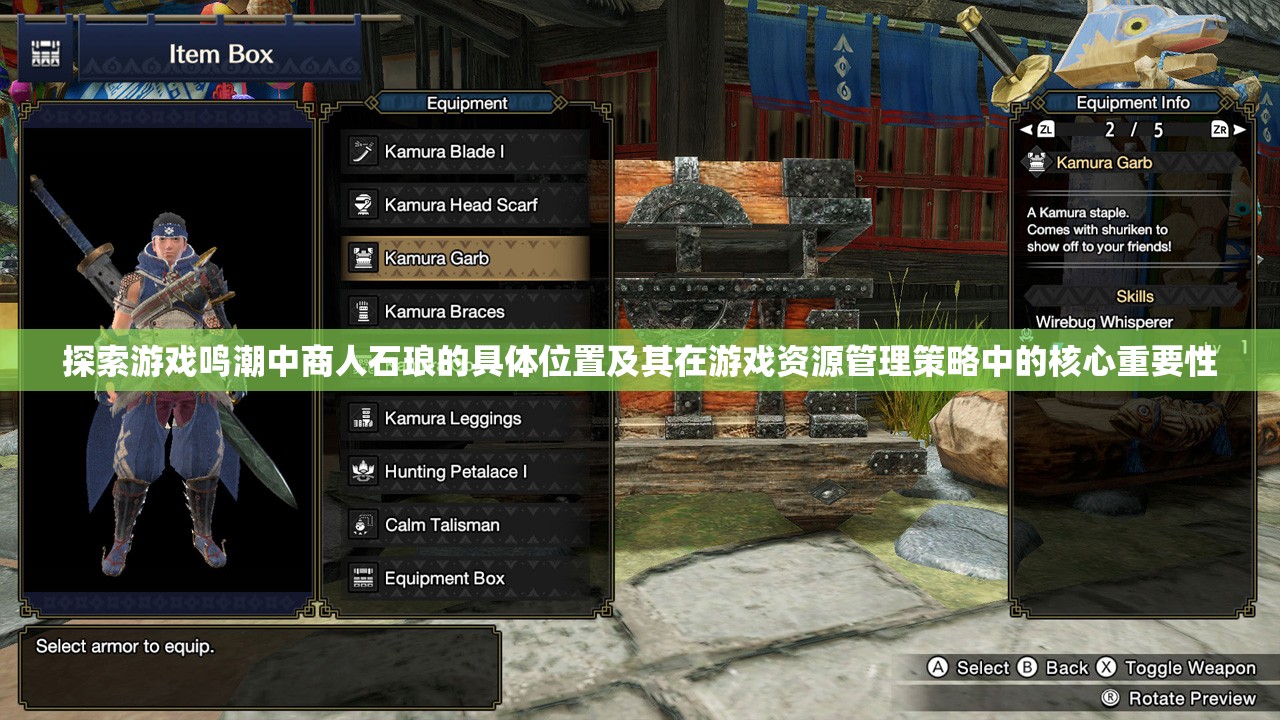Go to next Equipment Info page arrow
Image resolution: width=1280 pixels, height=720 pixels.
(x=1240, y=130)
